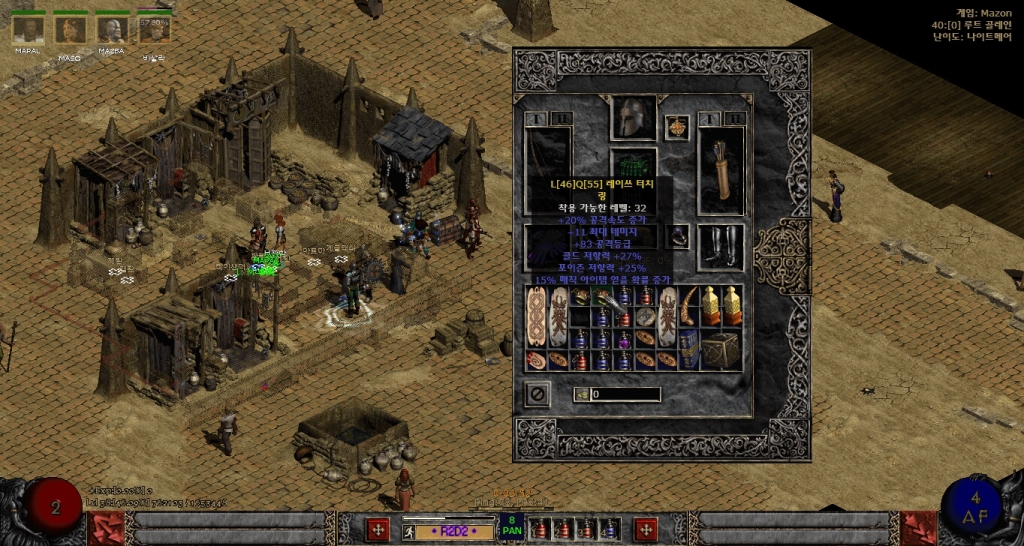Select the arrow quiver equipment slot
This screenshot has width=1024, height=546.
coord(720,169)
